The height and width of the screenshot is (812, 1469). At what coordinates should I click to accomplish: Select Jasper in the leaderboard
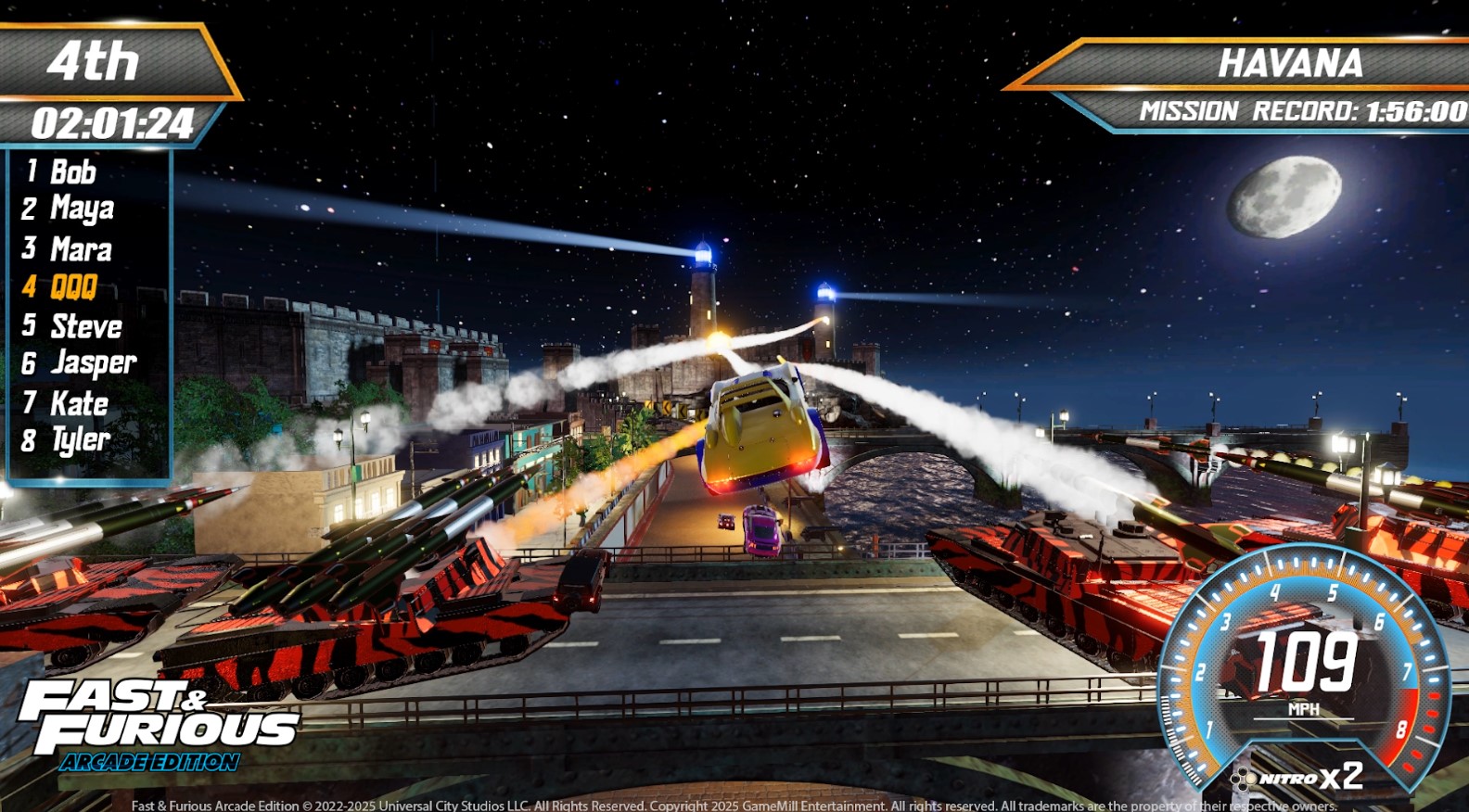(x=93, y=363)
